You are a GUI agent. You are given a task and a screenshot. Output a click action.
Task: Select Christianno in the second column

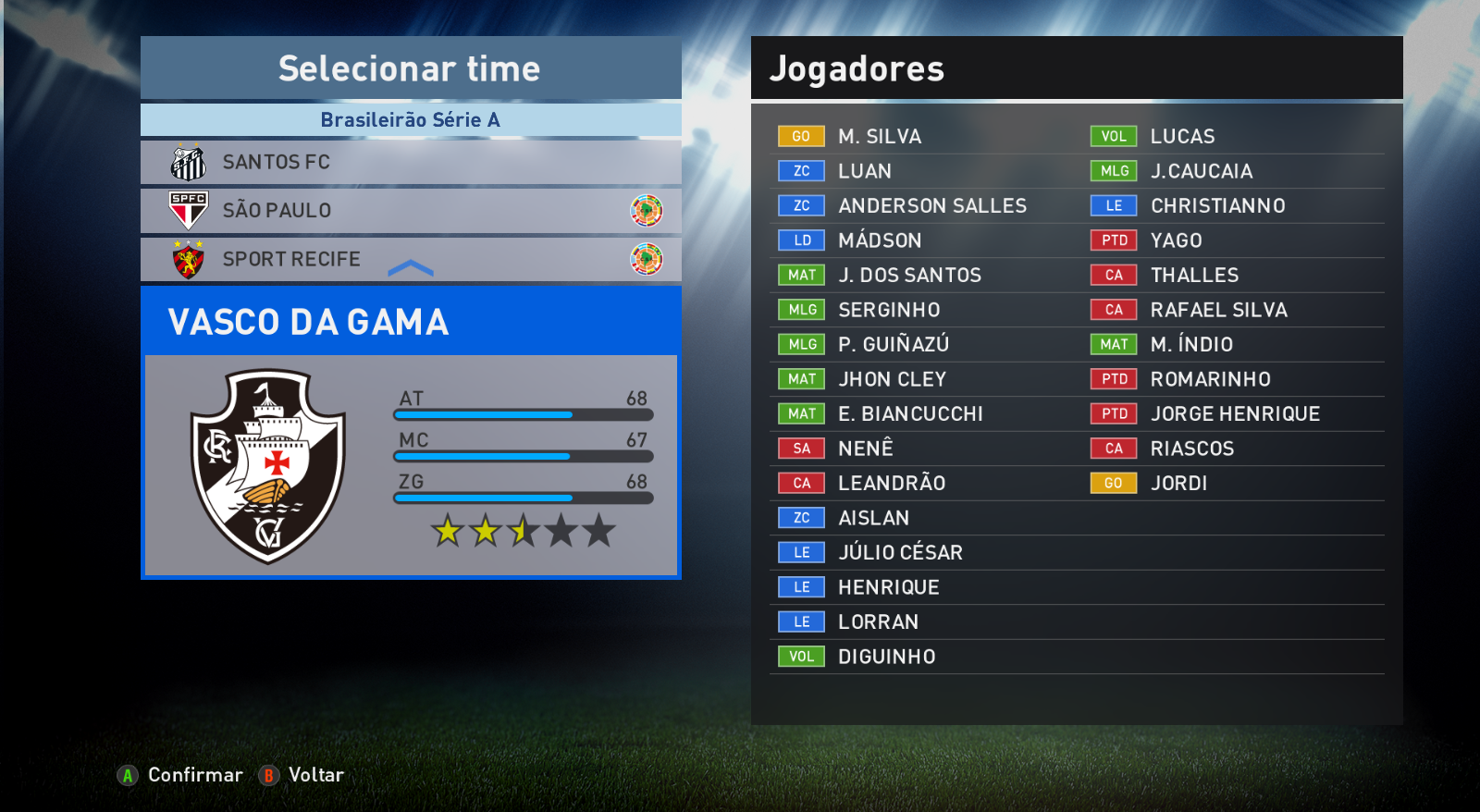[1217, 206]
